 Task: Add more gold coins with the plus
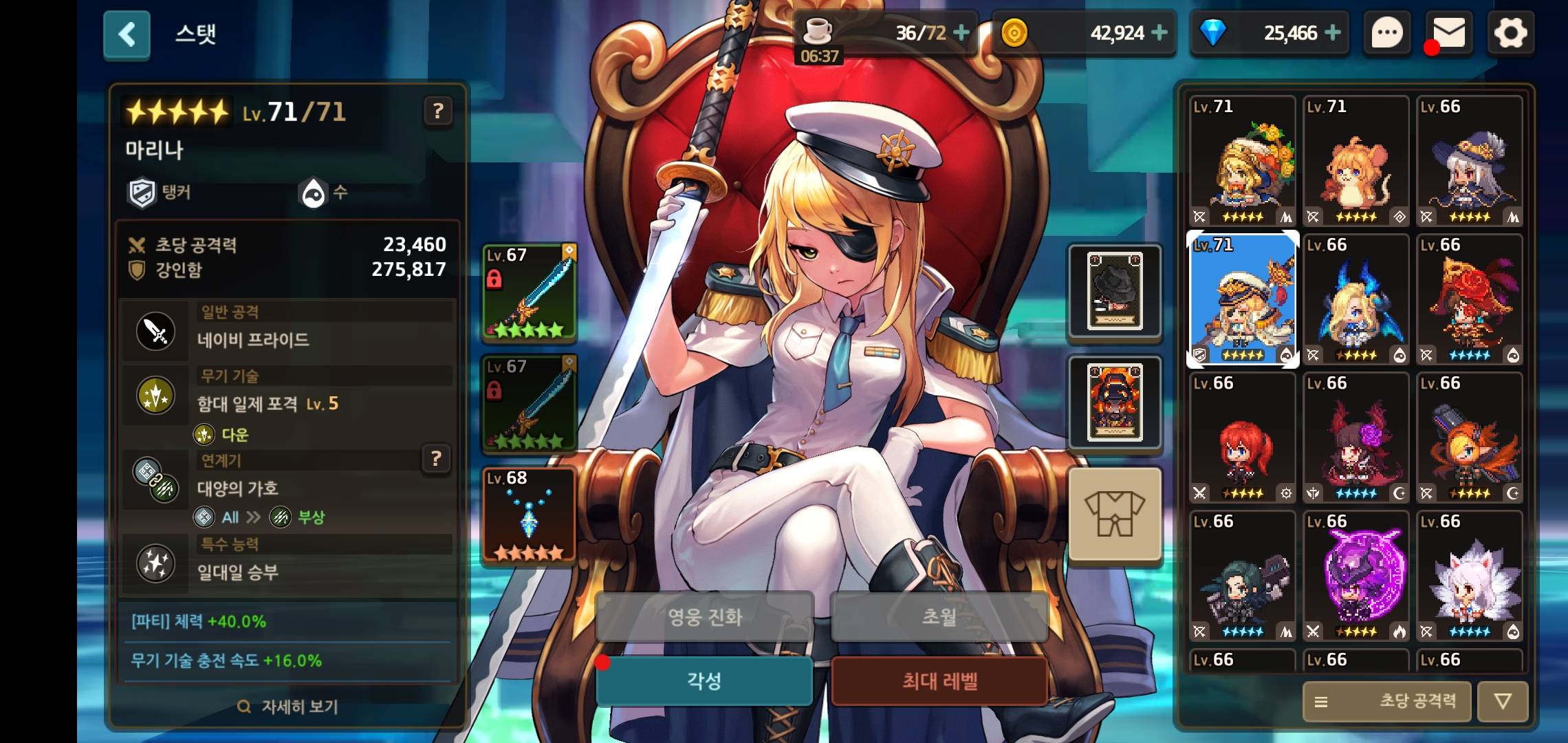tap(1159, 32)
